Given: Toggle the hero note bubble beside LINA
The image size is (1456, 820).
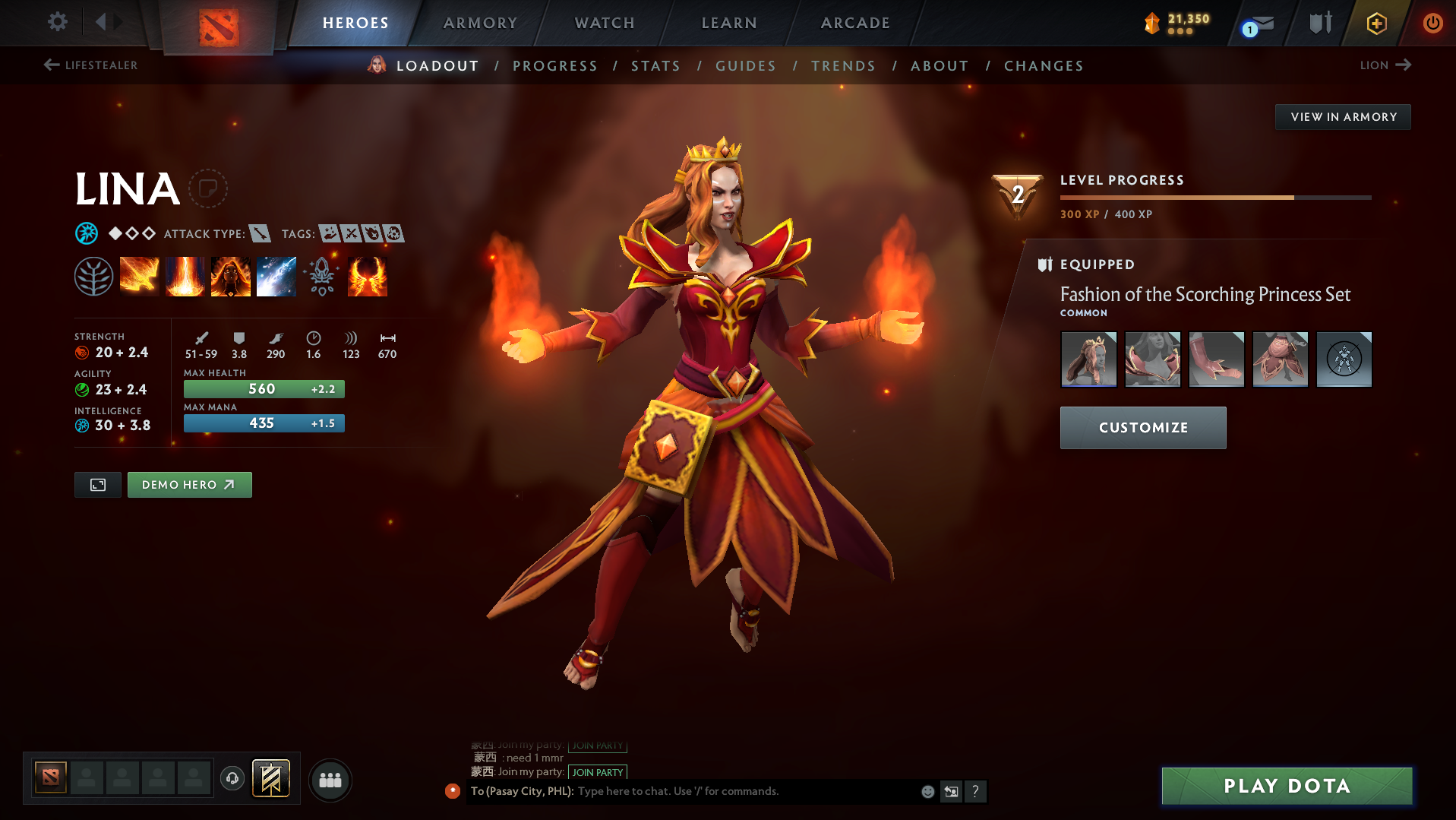Looking at the screenshot, I should 210,188.
